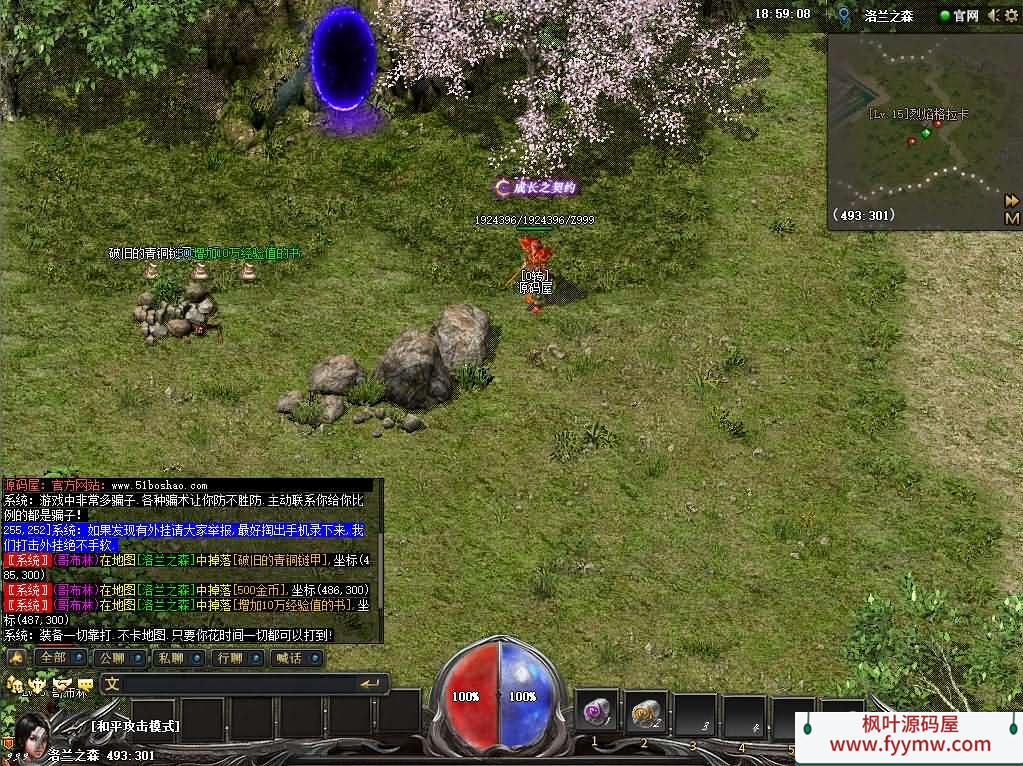Switch to the 全部 chat tab

(51, 658)
